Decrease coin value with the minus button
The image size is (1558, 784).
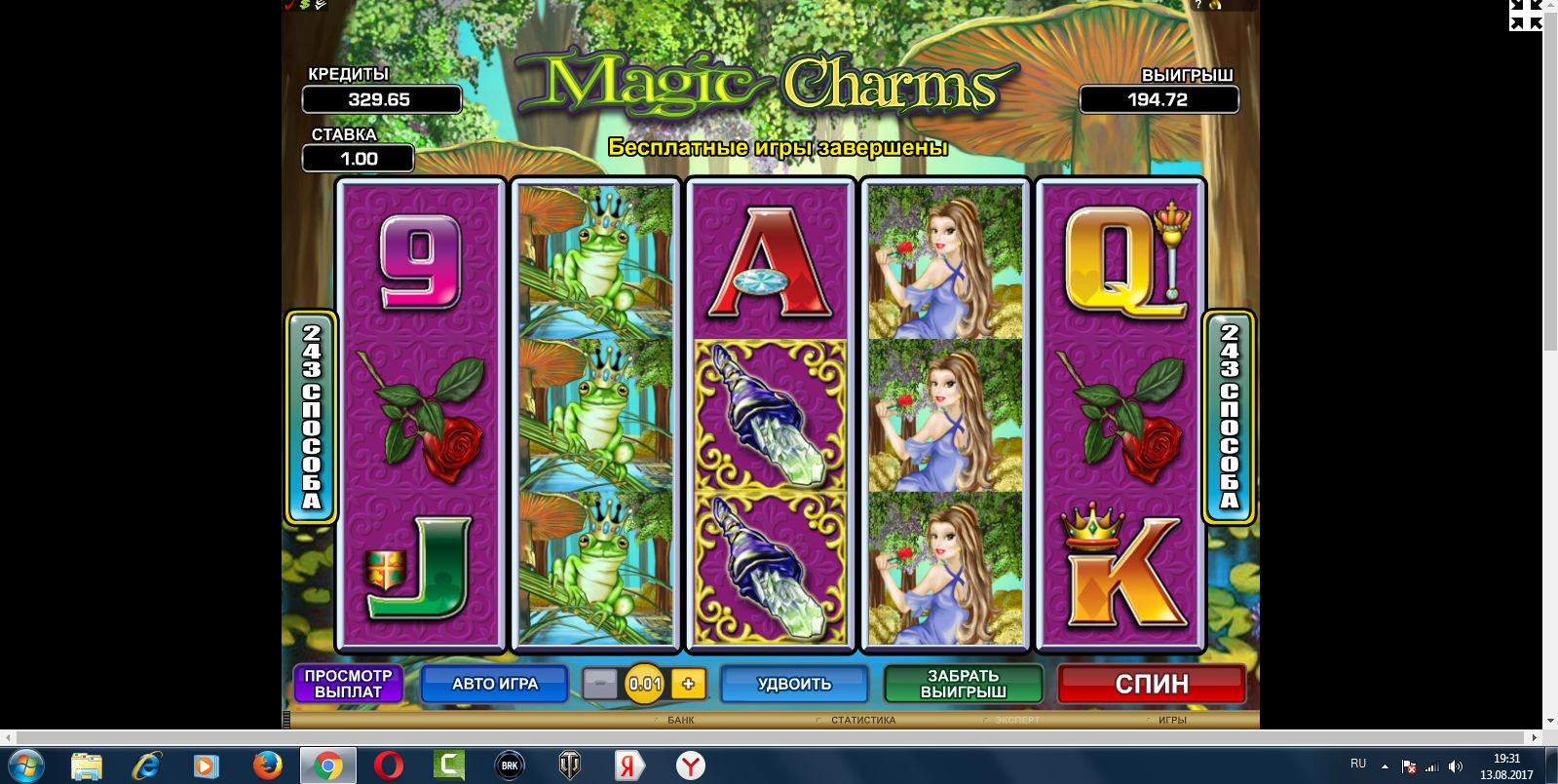click(x=599, y=684)
